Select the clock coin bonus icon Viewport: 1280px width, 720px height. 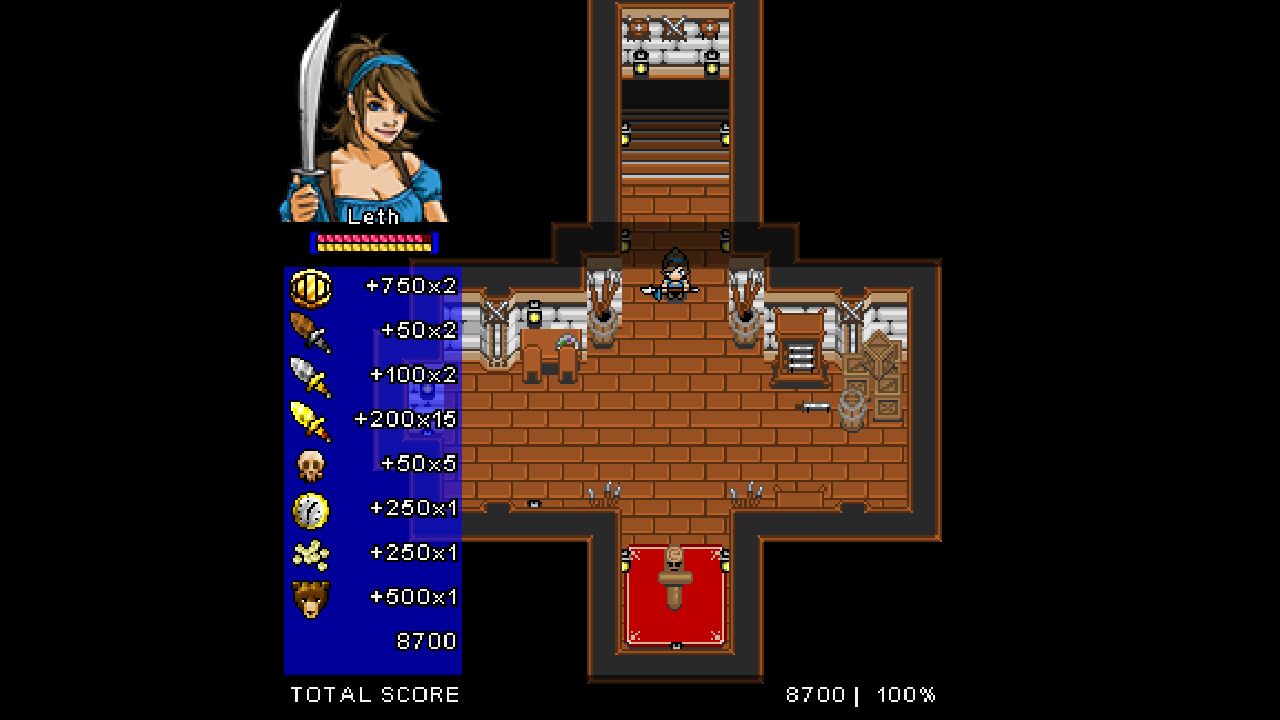point(310,507)
